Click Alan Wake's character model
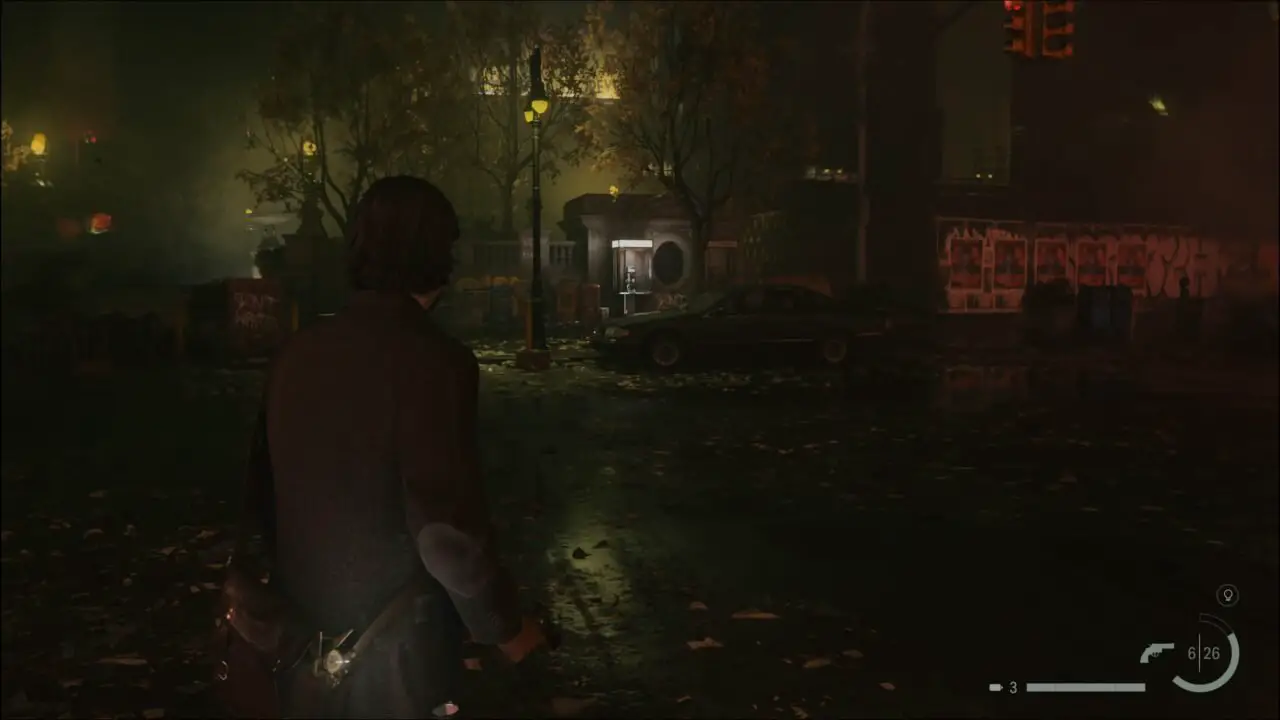Screen dimensions: 1280x720 pyautogui.click(x=380, y=400)
